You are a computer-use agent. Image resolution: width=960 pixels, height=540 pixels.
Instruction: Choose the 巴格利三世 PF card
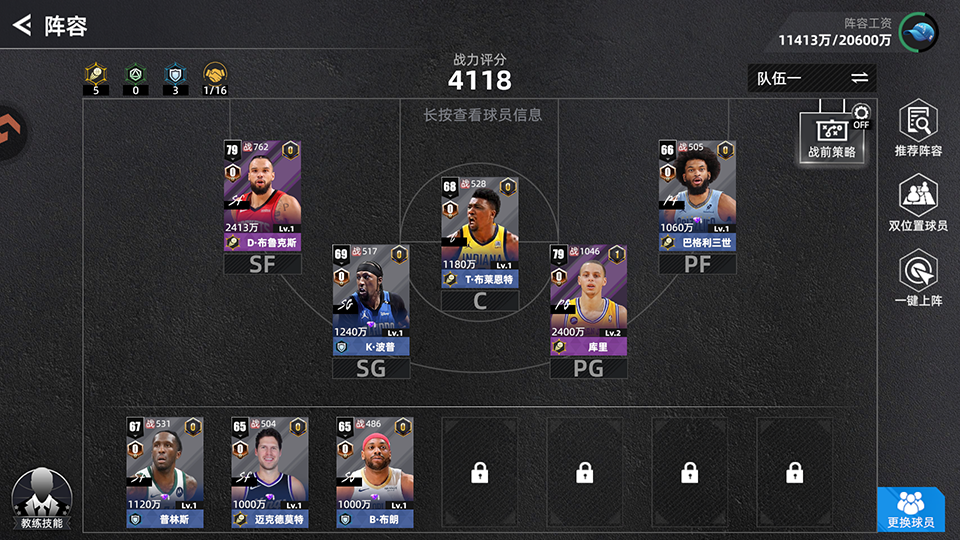[x=697, y=195]
